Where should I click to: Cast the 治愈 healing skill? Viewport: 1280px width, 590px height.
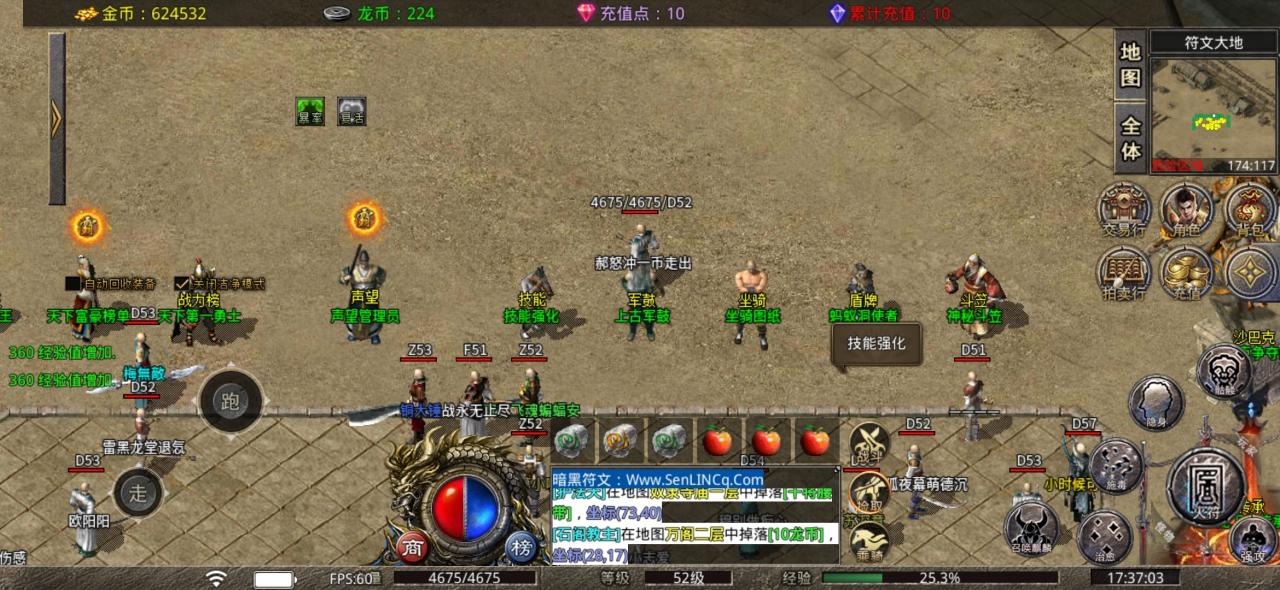coord(1105,536)
